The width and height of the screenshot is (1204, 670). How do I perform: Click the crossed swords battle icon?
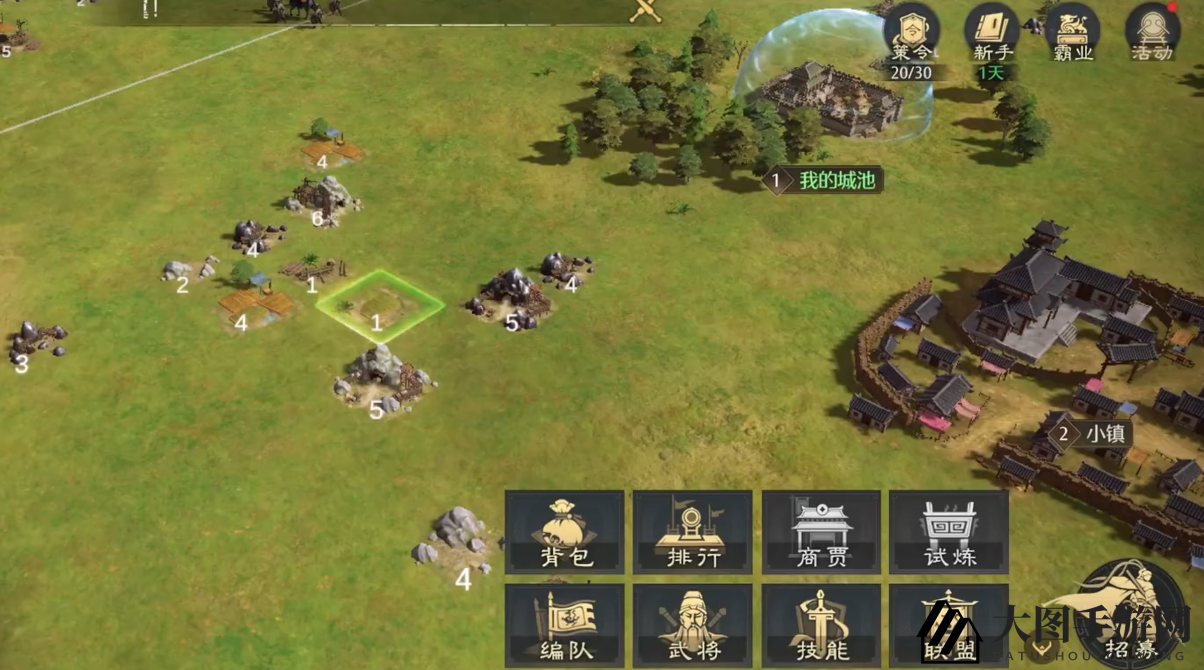pos(646,12)
